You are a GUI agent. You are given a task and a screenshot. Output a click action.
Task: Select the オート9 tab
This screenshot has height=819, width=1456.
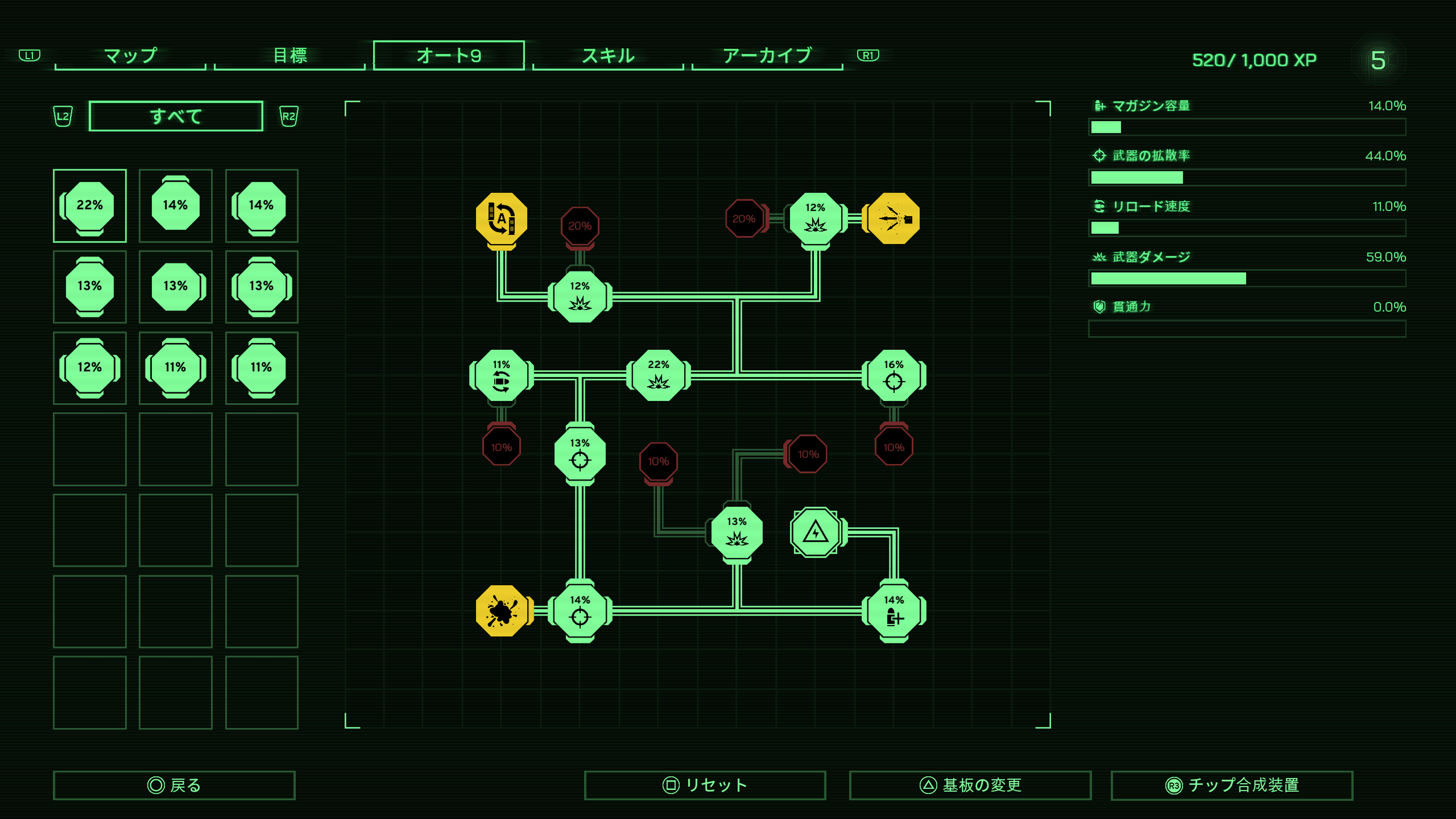click(x=449, y=55)
